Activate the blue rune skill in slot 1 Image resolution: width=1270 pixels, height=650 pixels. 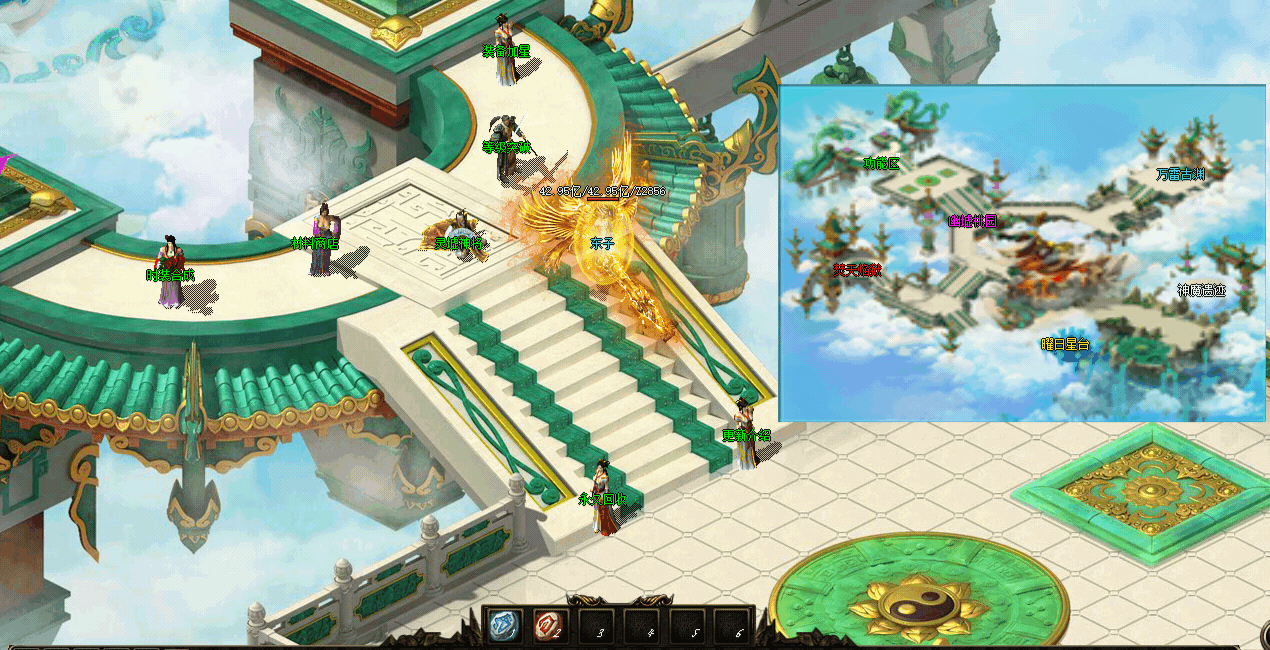(504, 627)
